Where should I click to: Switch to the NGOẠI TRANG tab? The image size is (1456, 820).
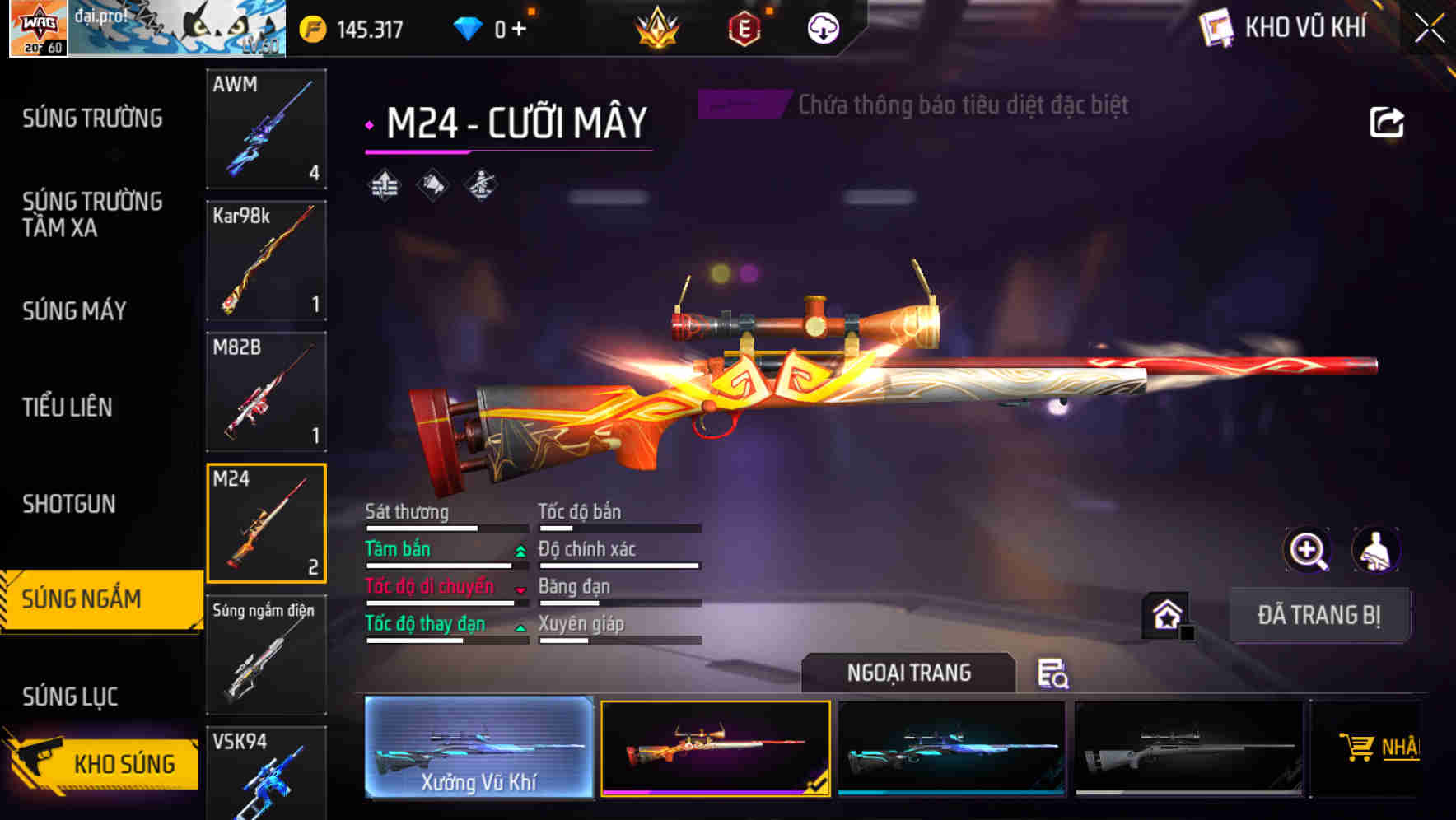[909, 672]
